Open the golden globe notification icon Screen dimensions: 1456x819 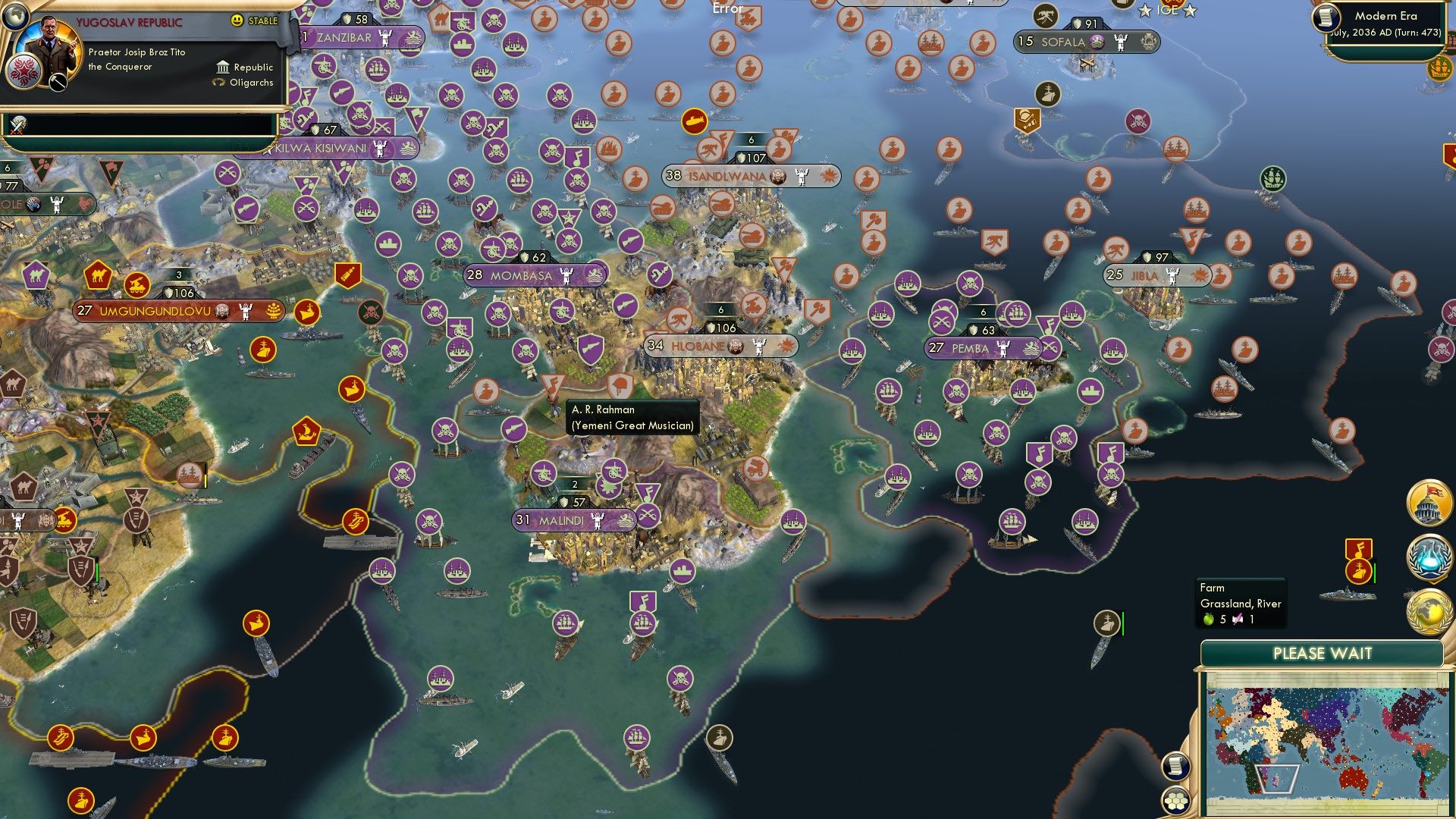pyautogui.click(x=1429, y=611)
